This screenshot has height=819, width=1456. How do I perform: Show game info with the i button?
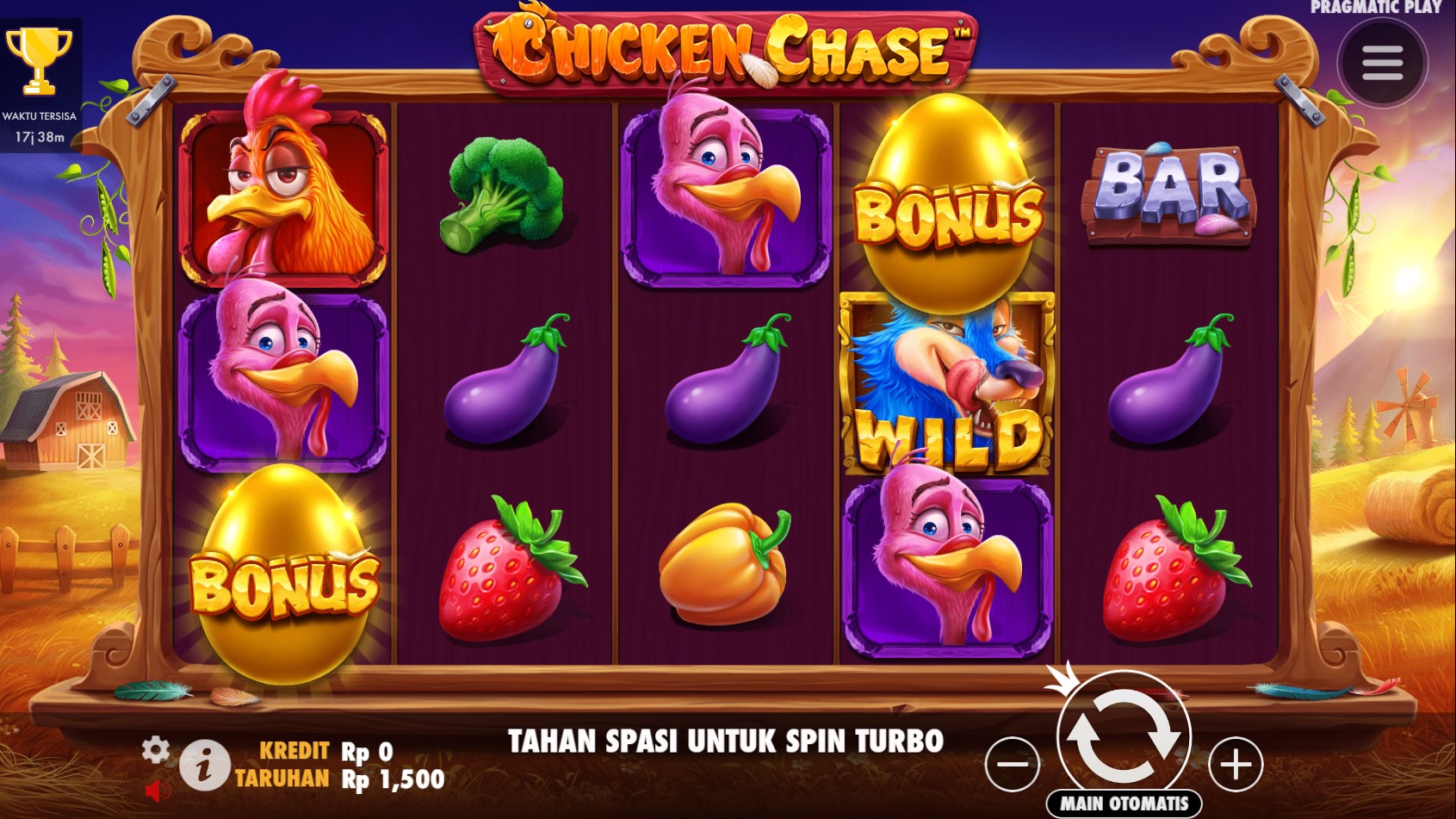tap(204, 766)
